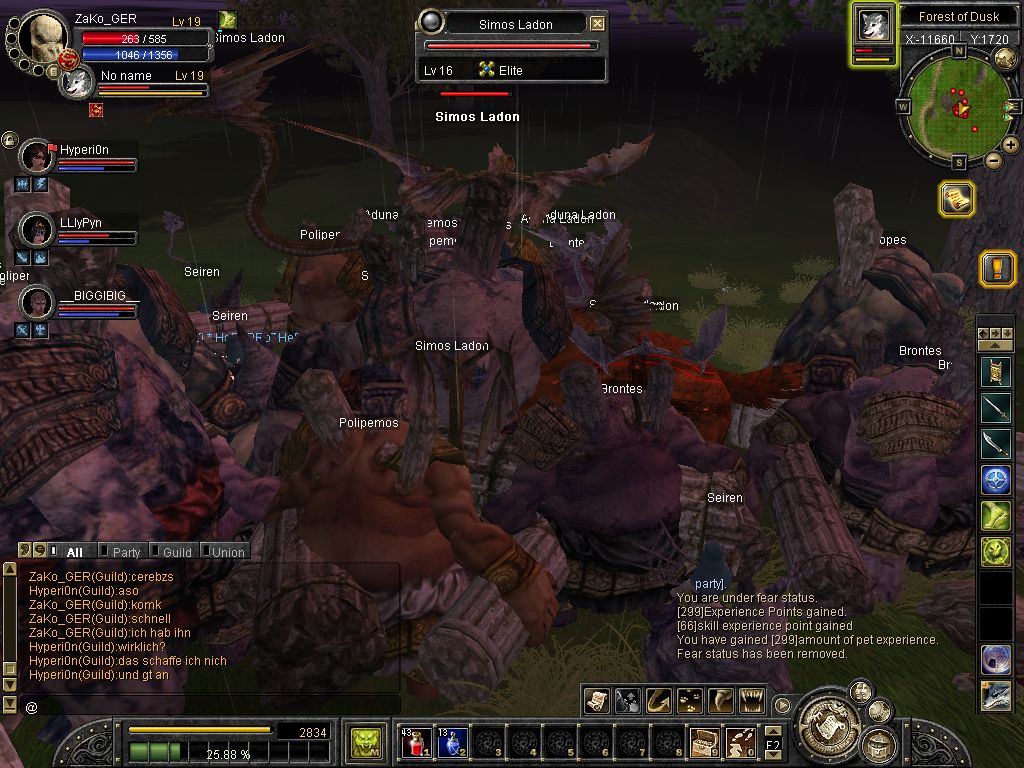This screenshot has width=1024, height=768.
Task: Select party member LLlyPyn's portrait
Action: (37, 230)
